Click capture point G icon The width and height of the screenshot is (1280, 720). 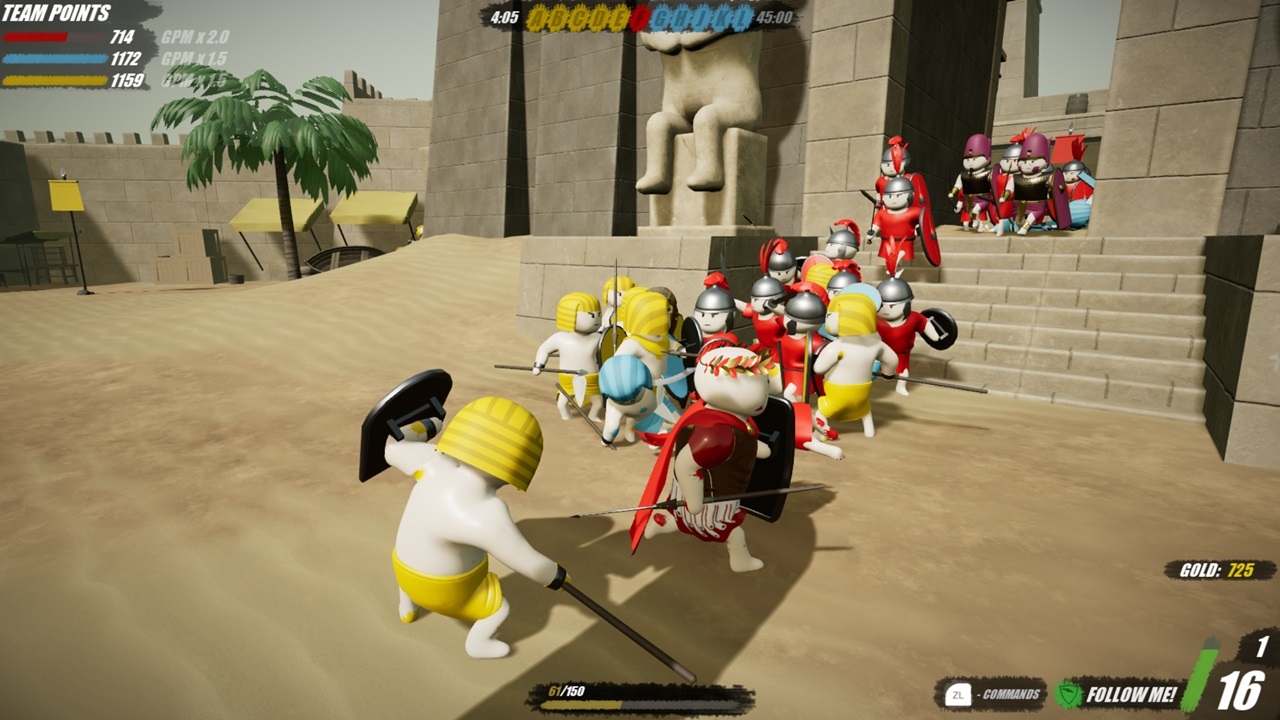coord(661,18)
